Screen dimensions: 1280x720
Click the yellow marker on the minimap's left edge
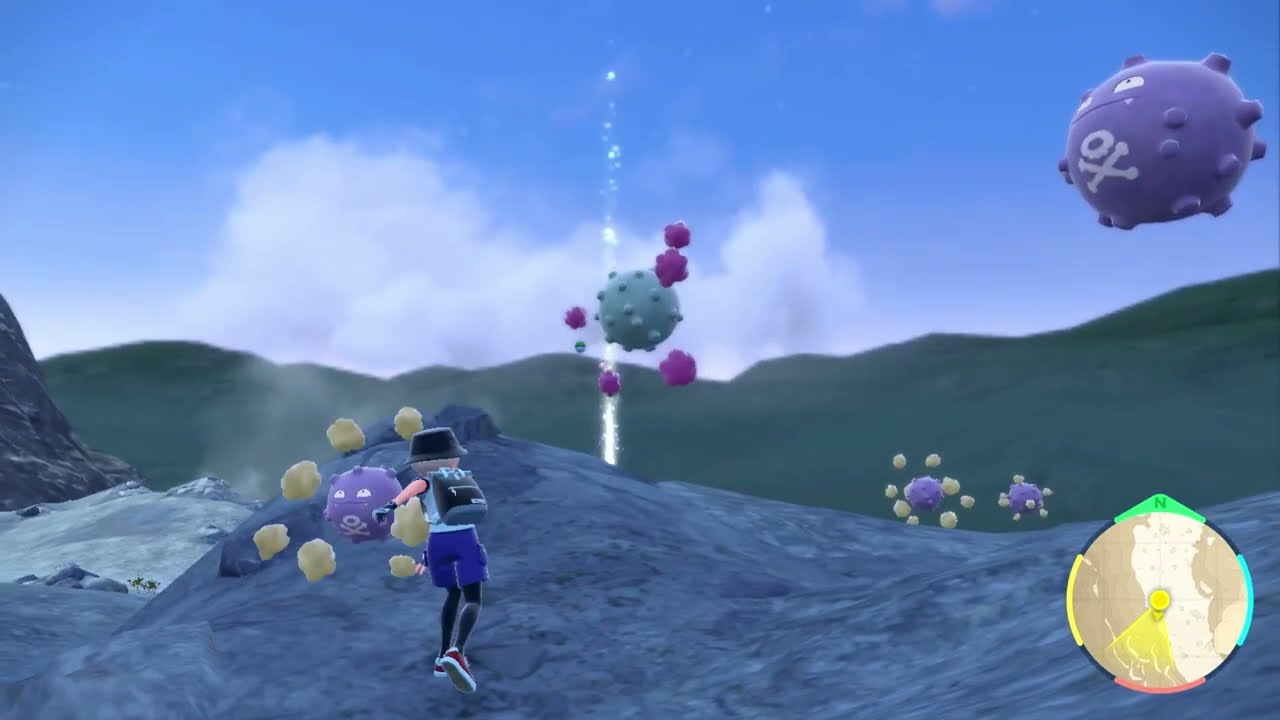point(1076,600)
